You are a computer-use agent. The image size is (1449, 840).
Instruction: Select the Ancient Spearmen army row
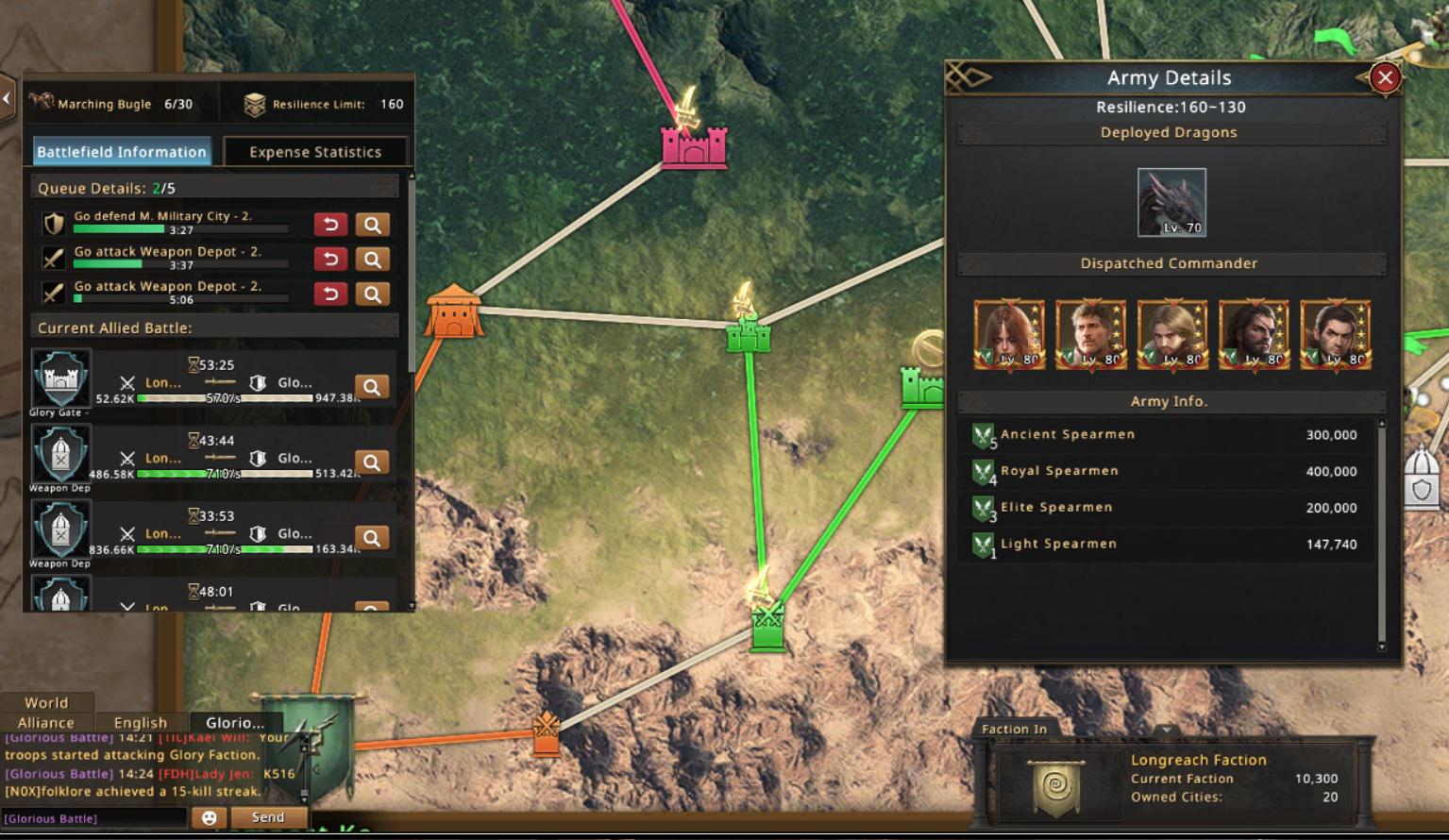(1169, 435)
